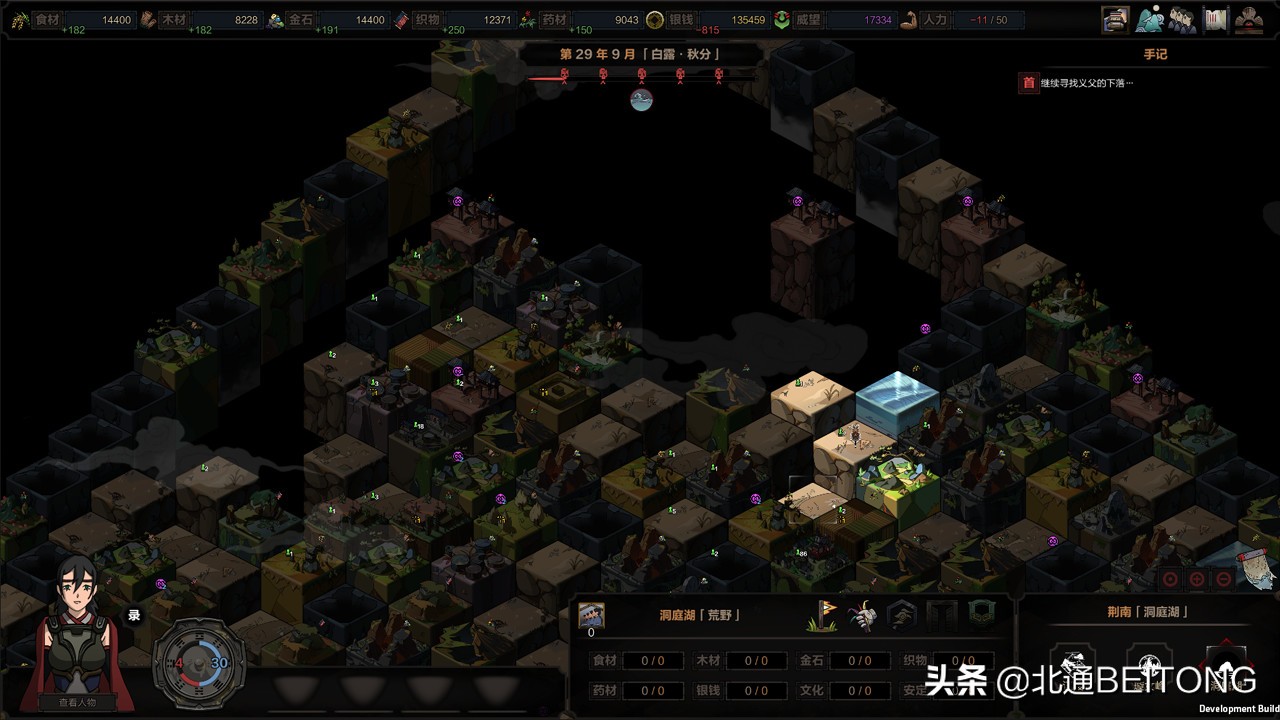Click the flag on grass action icon
The width and height of the screenshot is (1280, 720).
tap(821, 615)
